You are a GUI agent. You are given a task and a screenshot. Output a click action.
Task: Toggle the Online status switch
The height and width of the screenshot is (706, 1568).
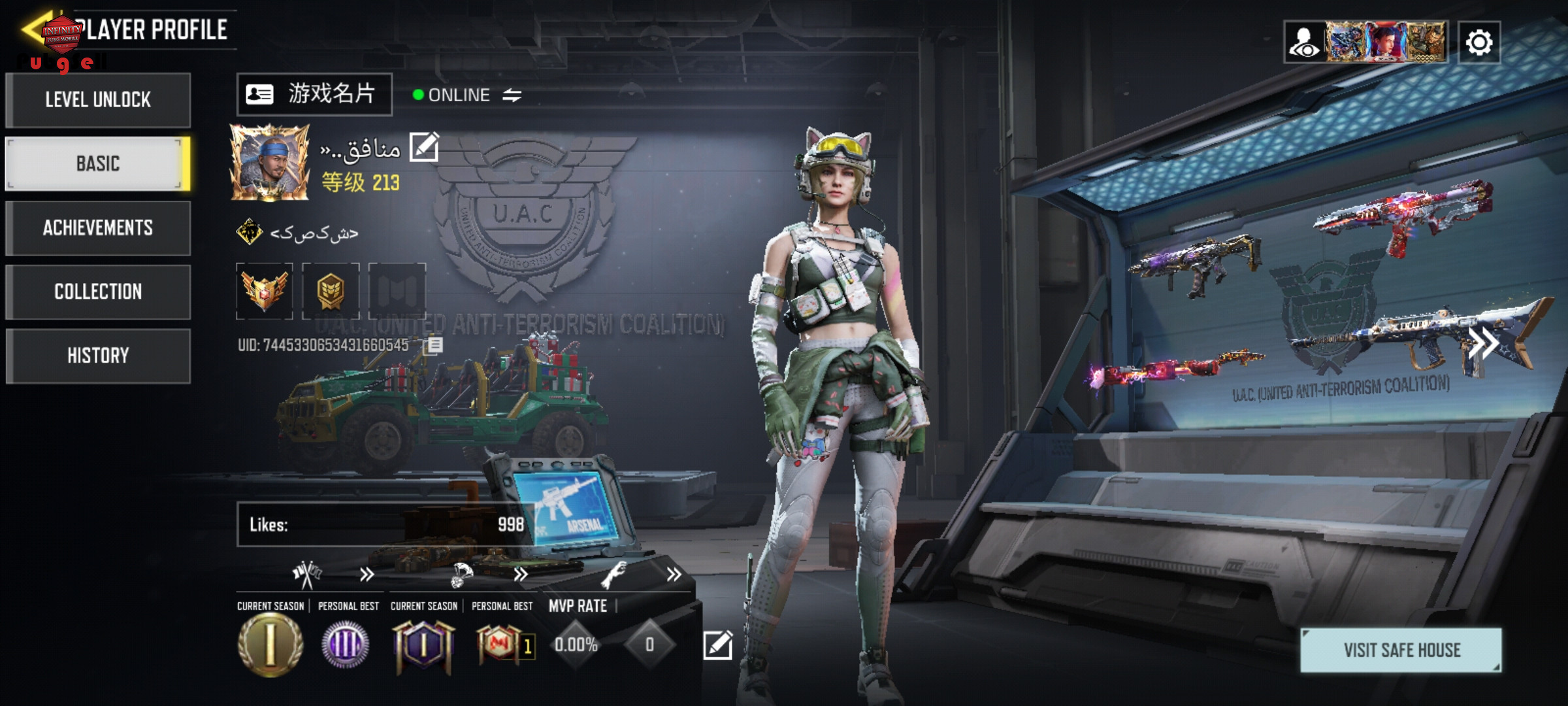(512, 95)
